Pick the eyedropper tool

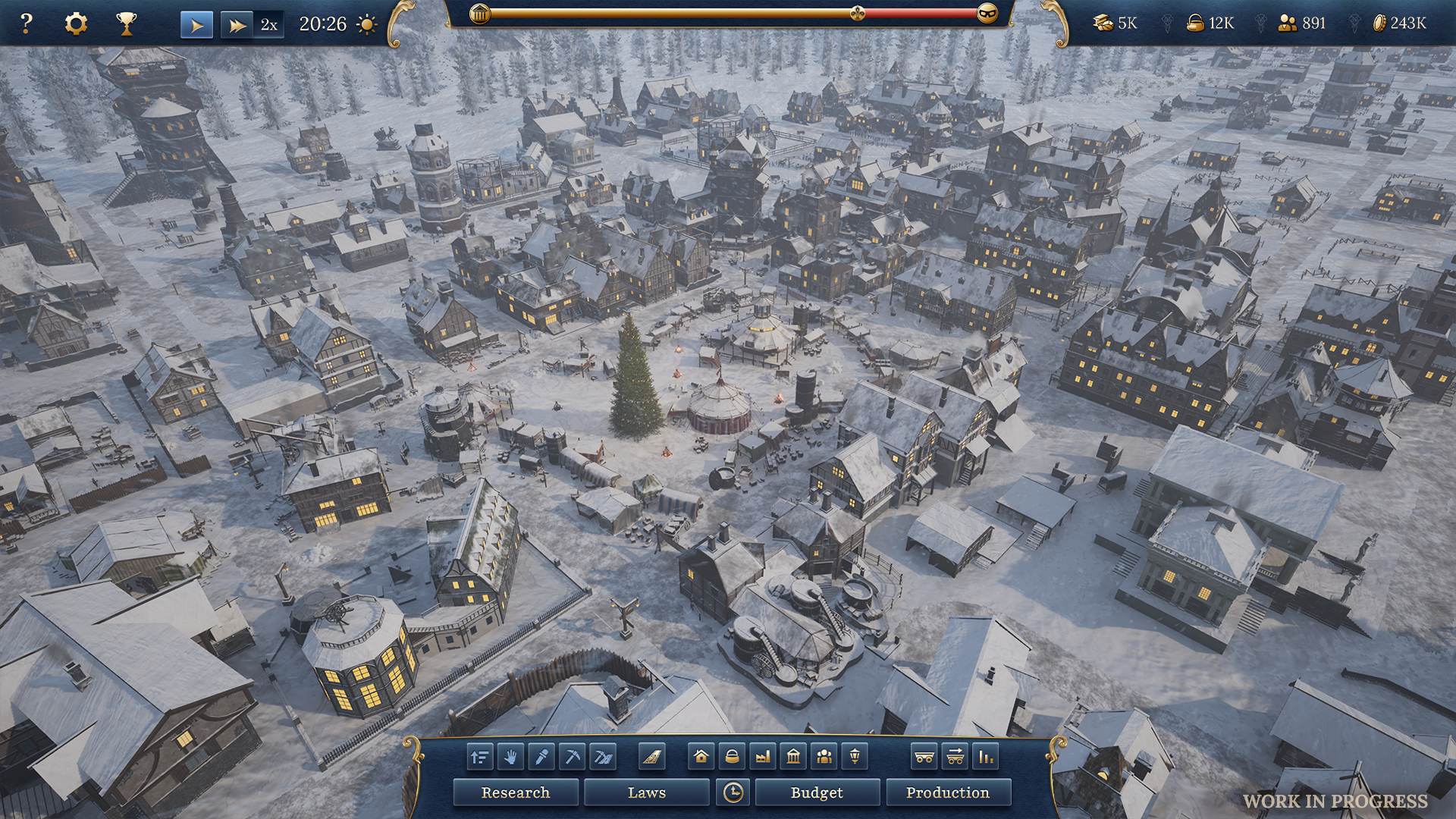tap(541, 757)
